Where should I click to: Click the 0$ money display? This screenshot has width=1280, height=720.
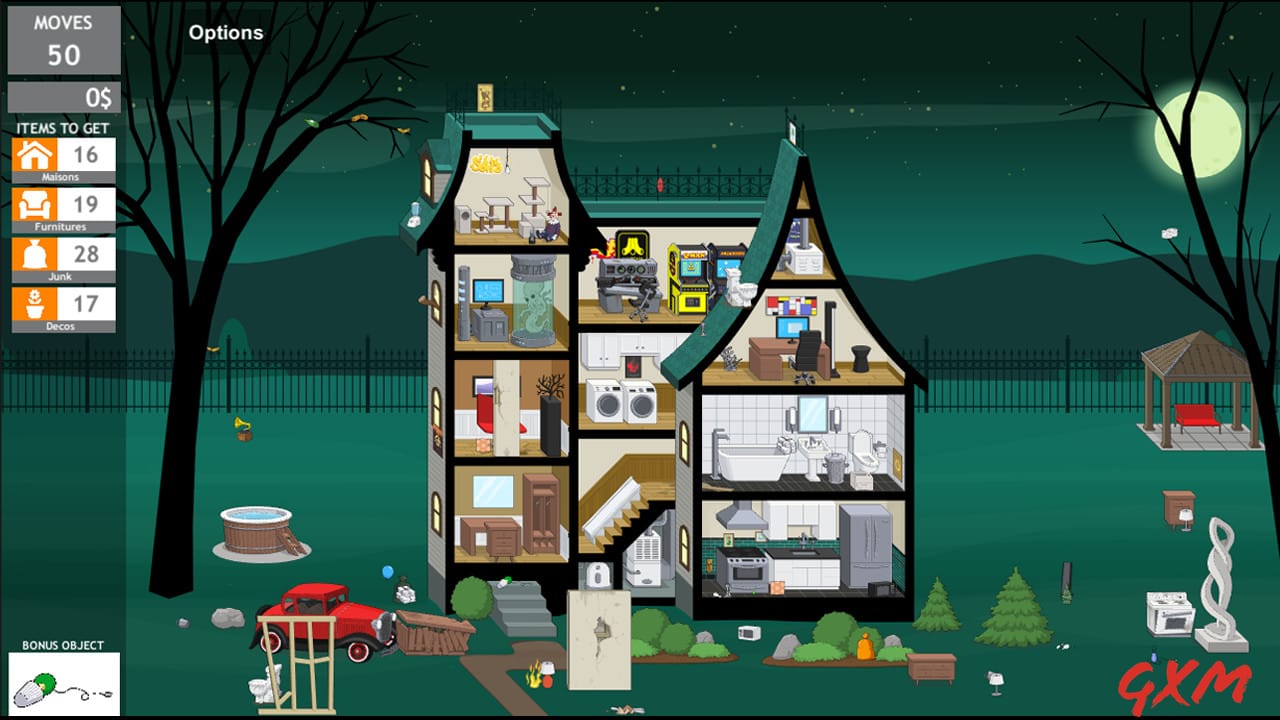(x=63, y=97)
